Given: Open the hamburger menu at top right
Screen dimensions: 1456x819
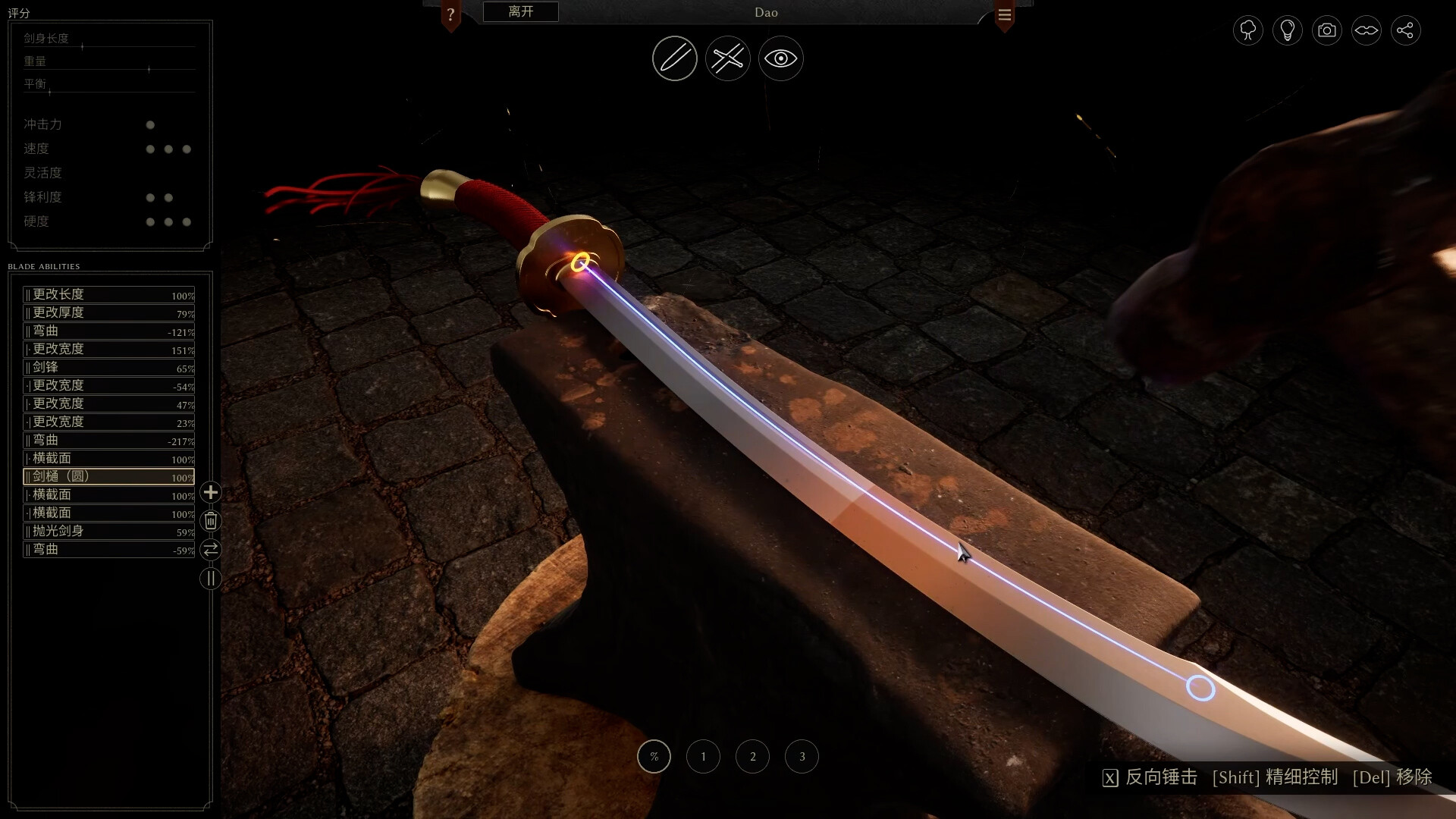Looking at the screenshot, I should pyautogui.click(x=1004, y=13).
